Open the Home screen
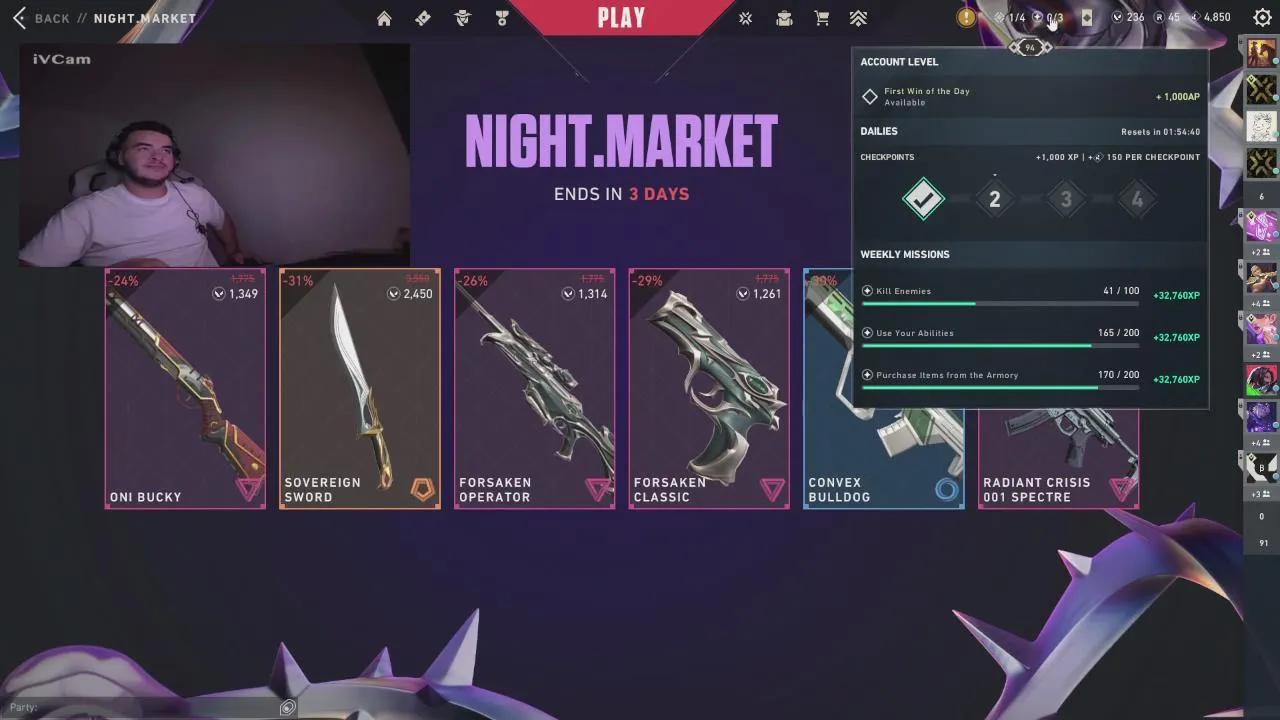 384,17
